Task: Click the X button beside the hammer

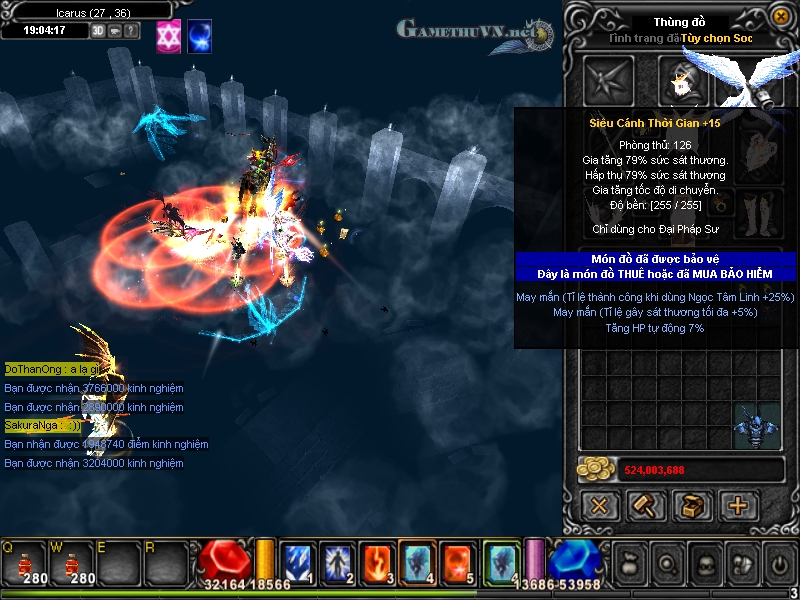Action: pos(600,505)
